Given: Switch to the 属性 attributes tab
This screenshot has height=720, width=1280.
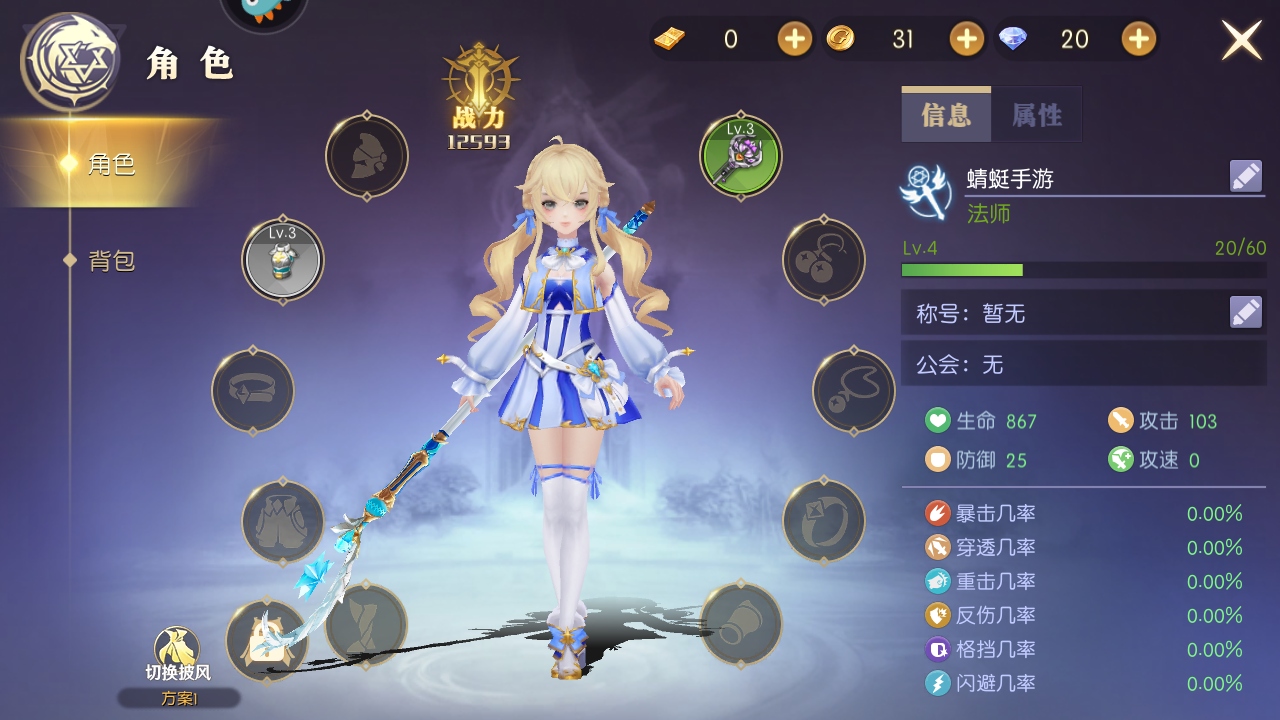Looking at the screenshot, I should tap(1037, 115).
